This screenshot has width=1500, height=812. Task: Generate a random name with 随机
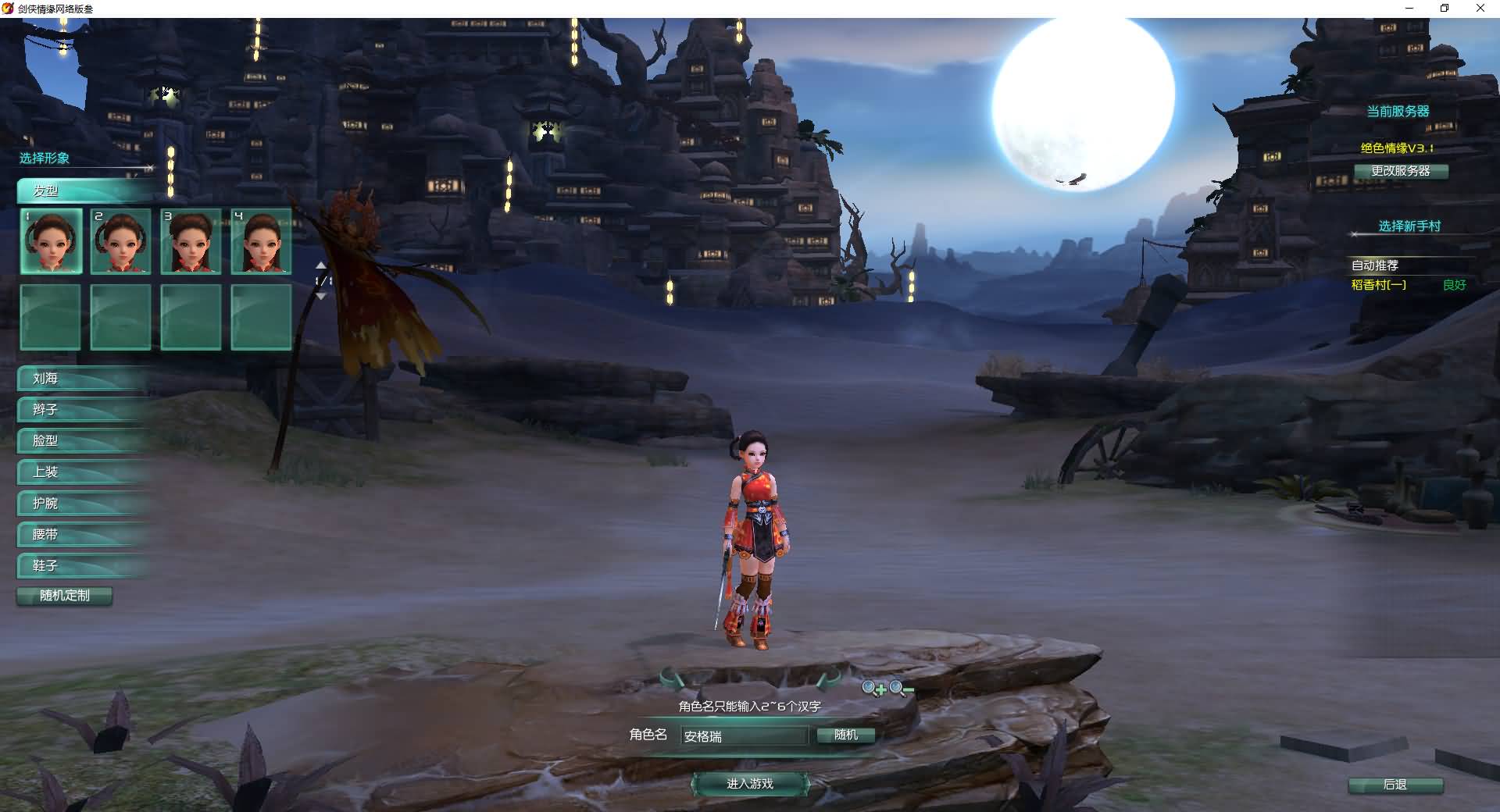(845, 735)
